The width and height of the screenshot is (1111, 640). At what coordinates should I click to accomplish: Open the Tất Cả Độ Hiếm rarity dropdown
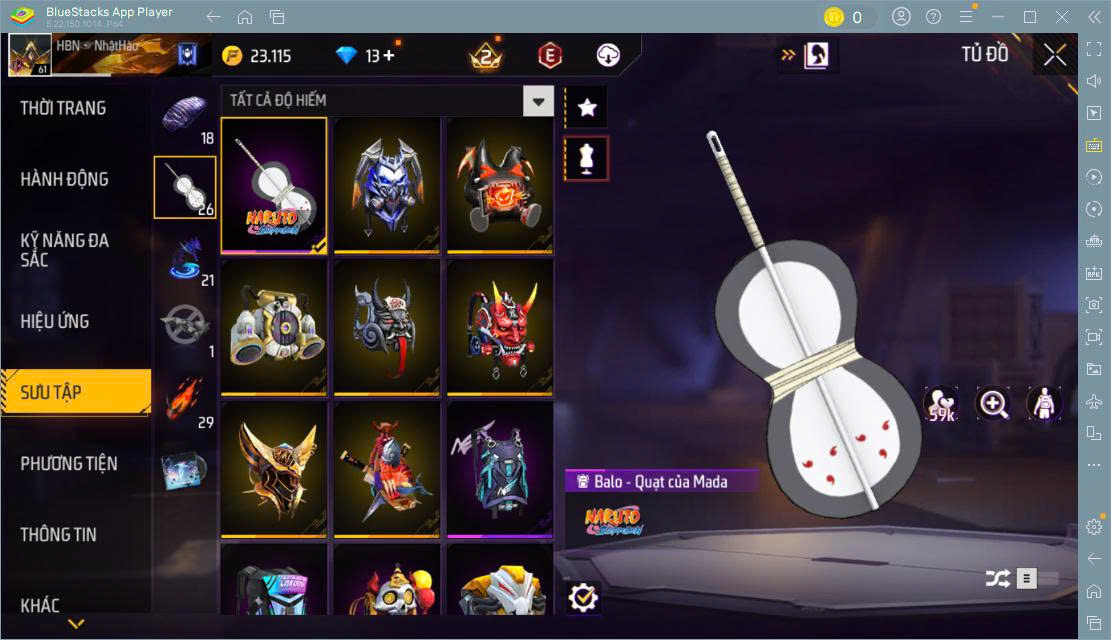click(x=539, y=101)
